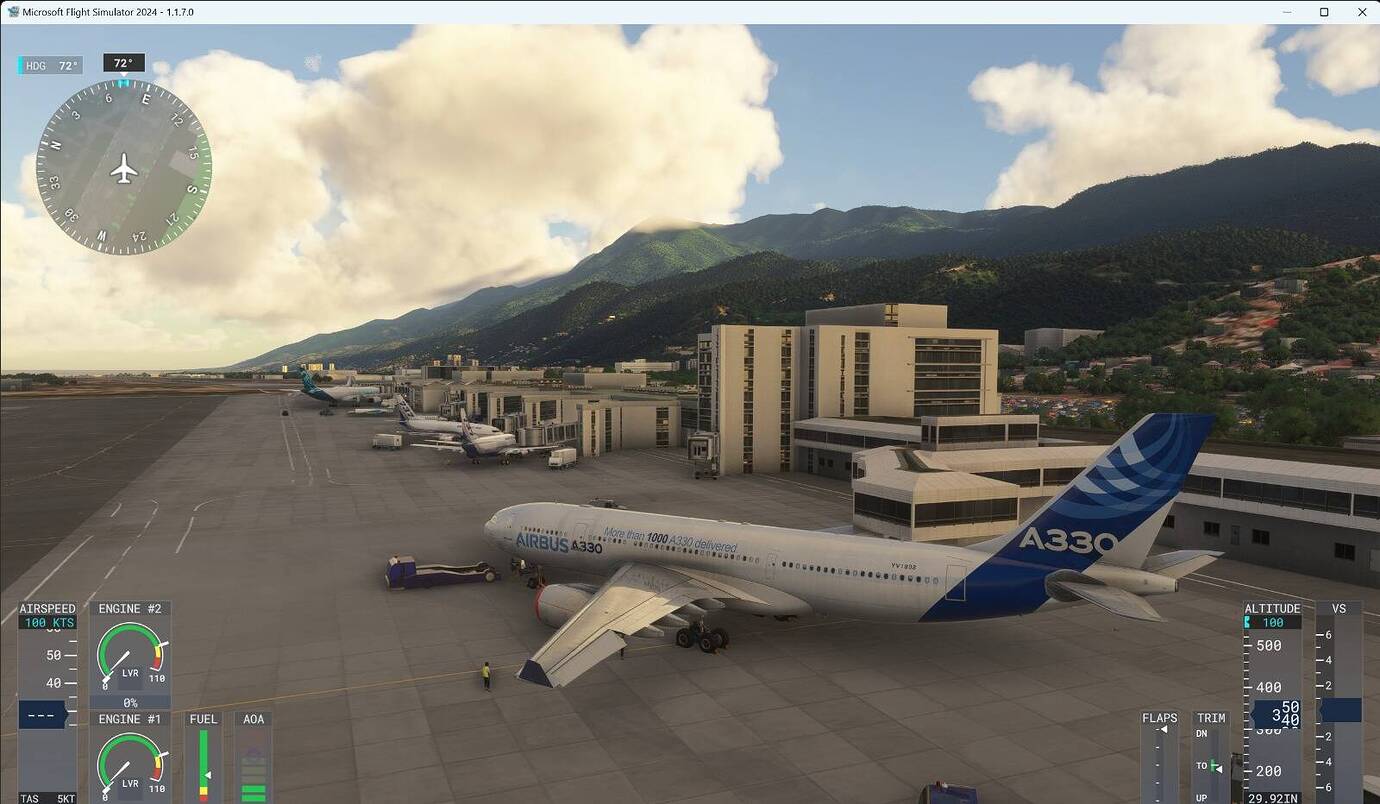Click the AIRSPEED panel header label
1380x804 pixels.
[47, 607]
